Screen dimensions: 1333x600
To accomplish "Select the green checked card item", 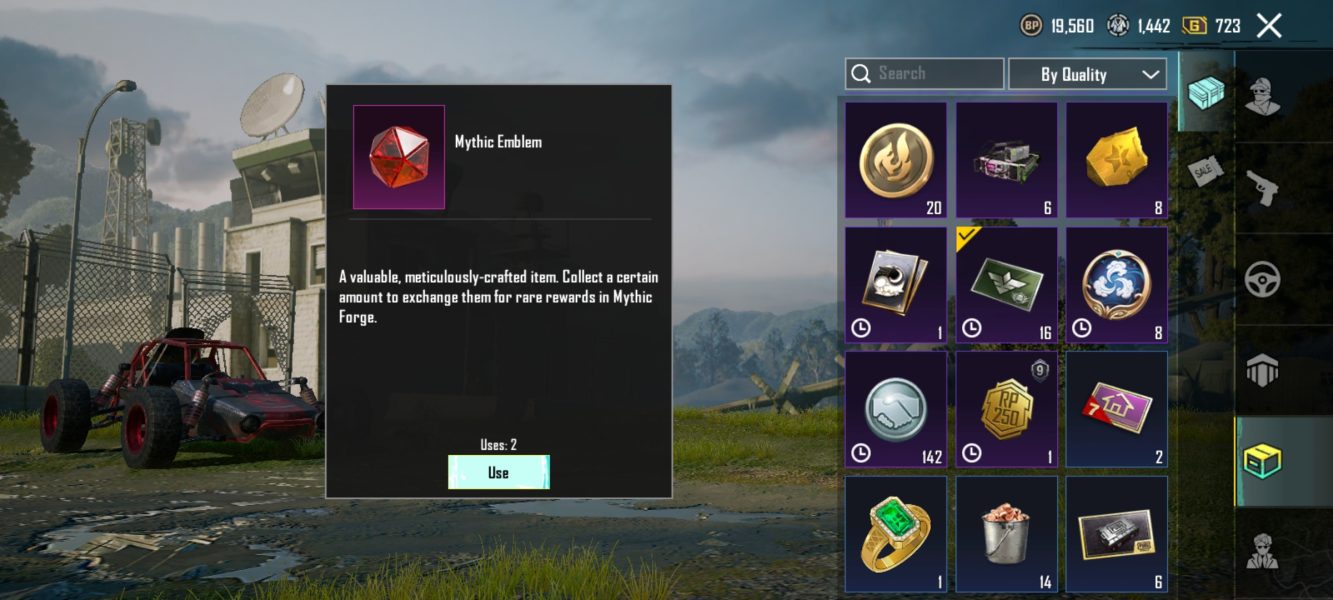I will pyautogui.click(x=1006, y=284).
